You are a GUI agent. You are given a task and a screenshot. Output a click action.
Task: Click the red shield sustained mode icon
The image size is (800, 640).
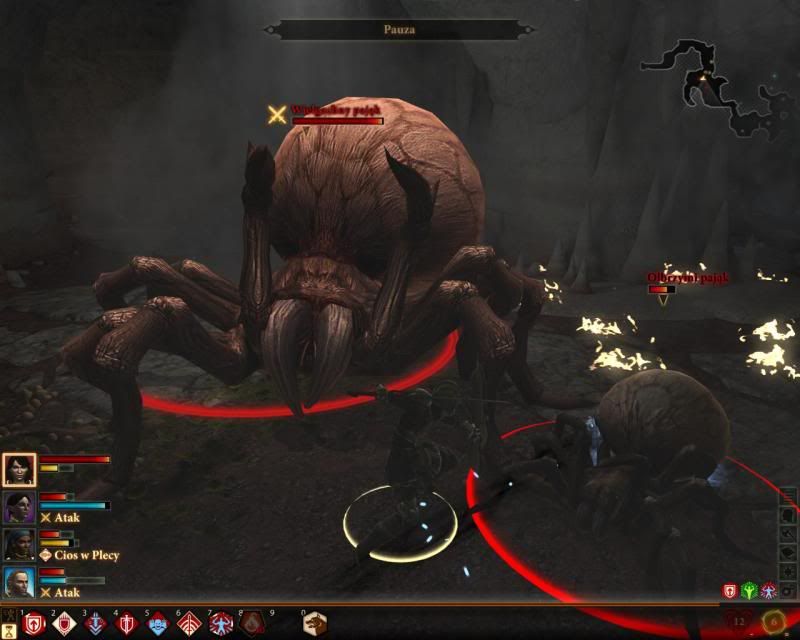pos(731,592)
